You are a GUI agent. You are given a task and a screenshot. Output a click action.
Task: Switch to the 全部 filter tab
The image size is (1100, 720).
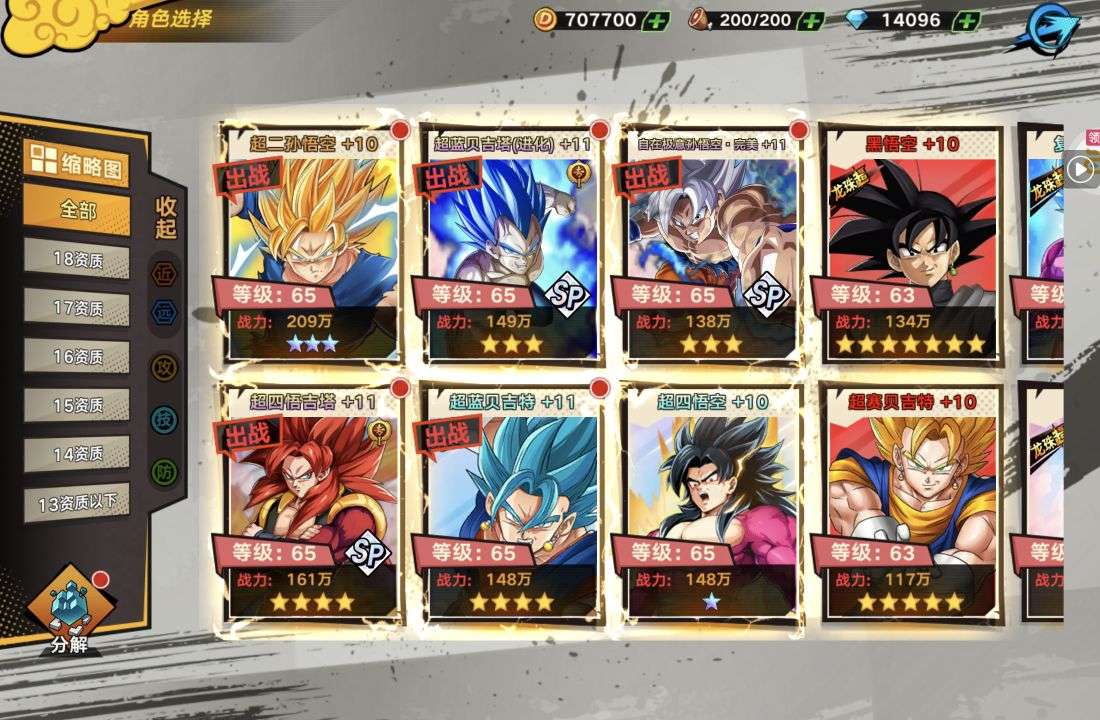(77, 211)
